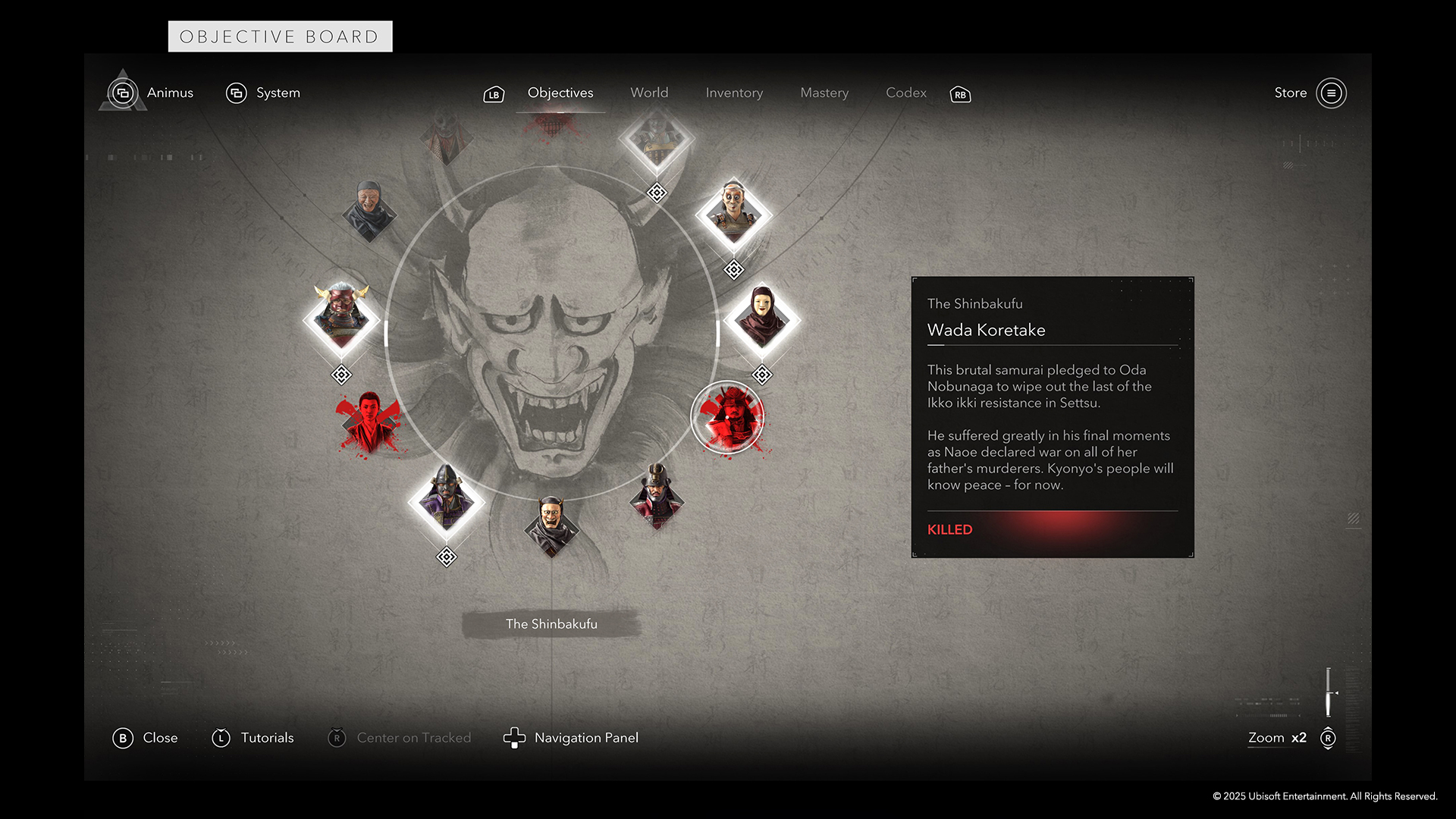Select the white noh-masked hooded target
This screenshot has height=819, width=1456.
coord(761,318)
